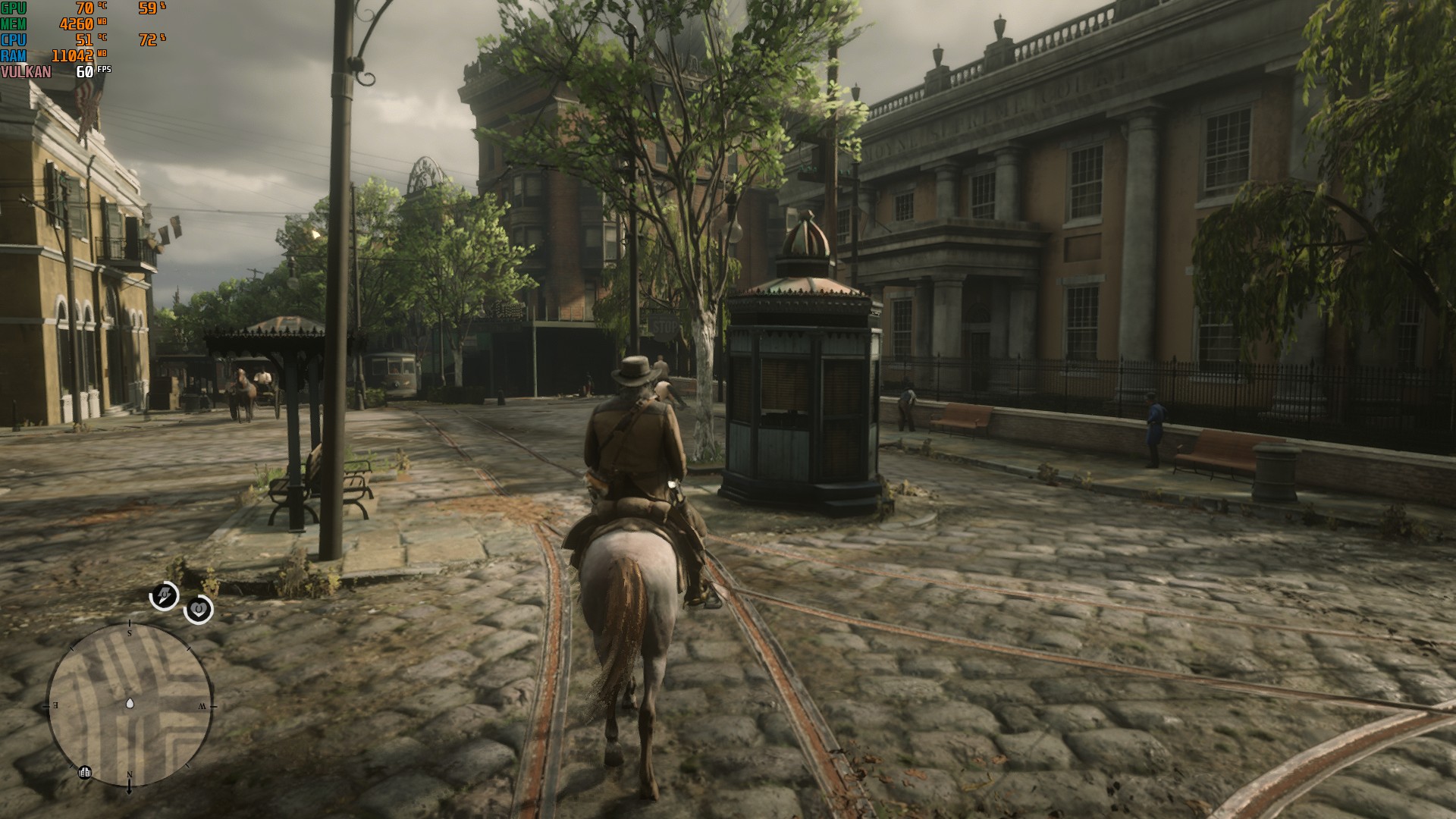The height and width of the screenshot is (819, 1456).
Task: Click the building marker on minimap edge
Action: click(85, 772)
